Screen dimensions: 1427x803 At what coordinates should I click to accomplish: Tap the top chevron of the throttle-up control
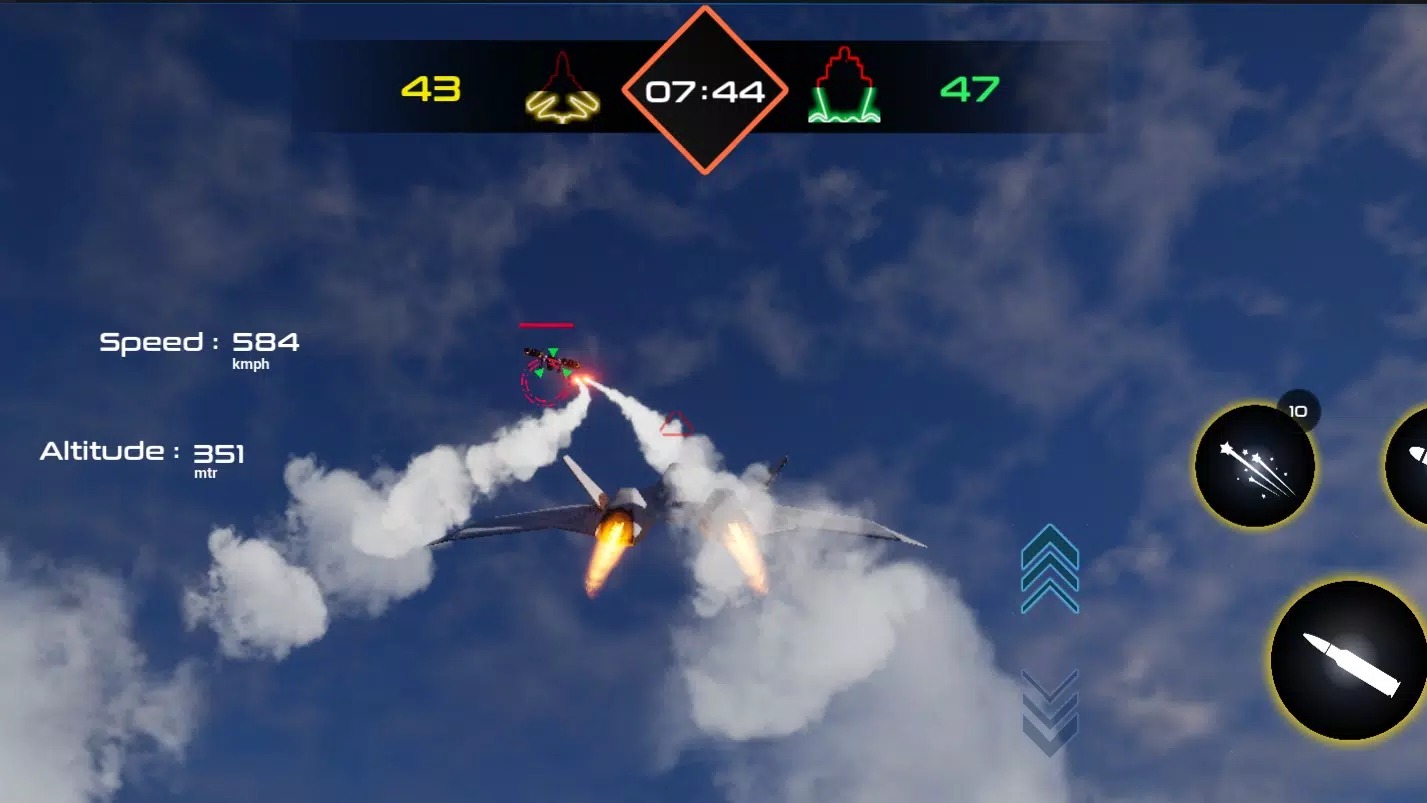(1048, 540)
